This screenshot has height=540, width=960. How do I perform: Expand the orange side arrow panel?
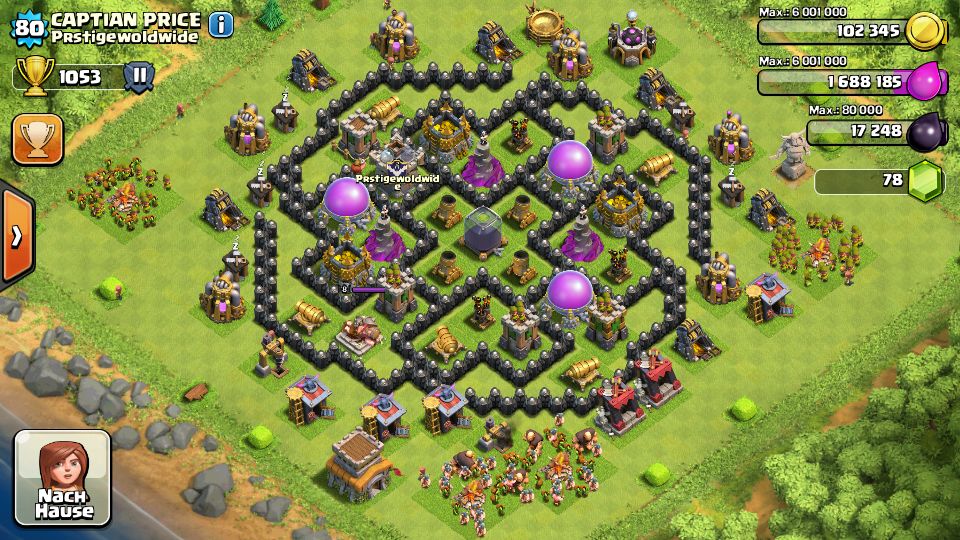pyautogui.click(x=16, y=236)
